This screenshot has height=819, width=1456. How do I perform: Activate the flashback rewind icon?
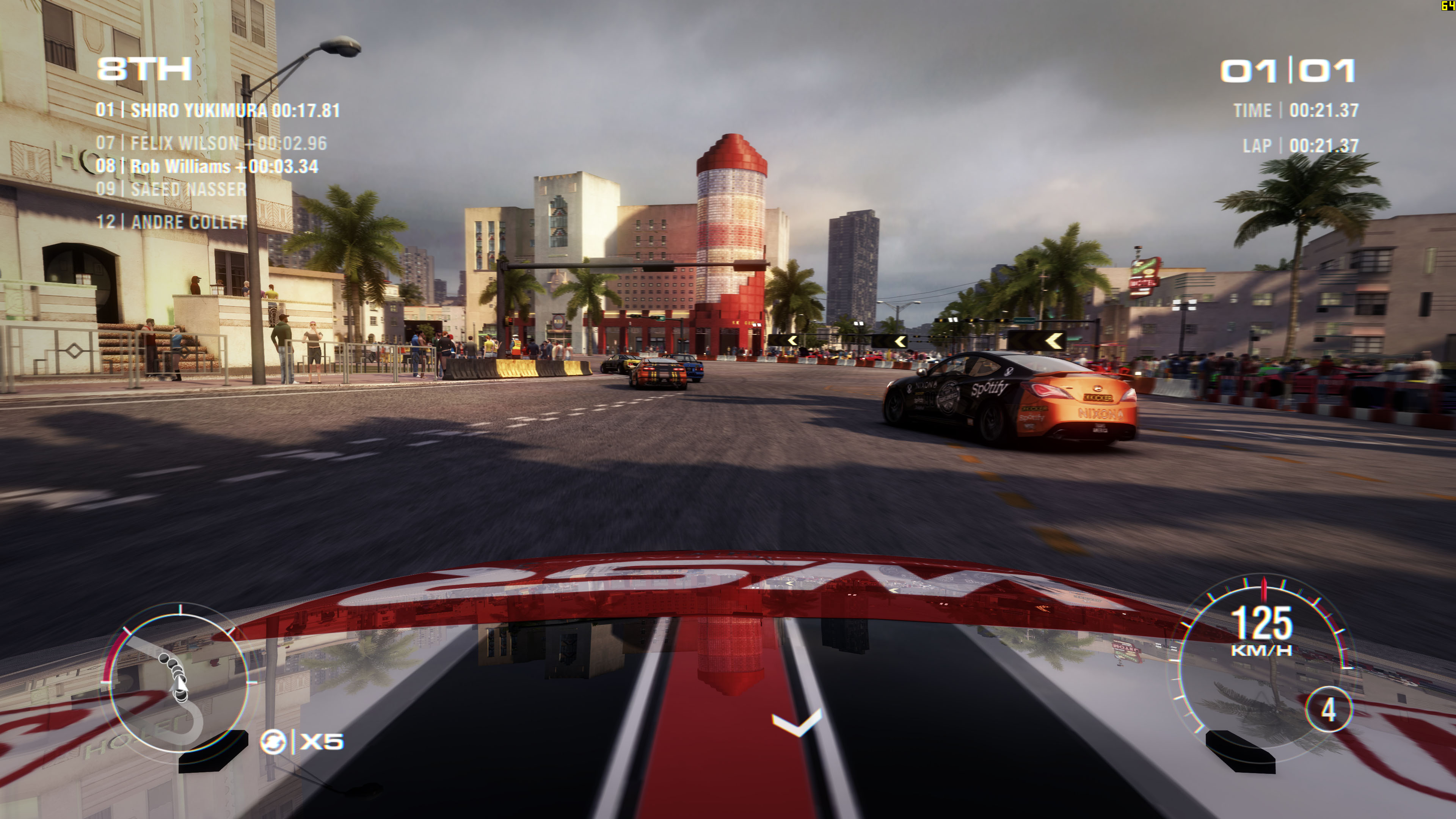(273, 742)
